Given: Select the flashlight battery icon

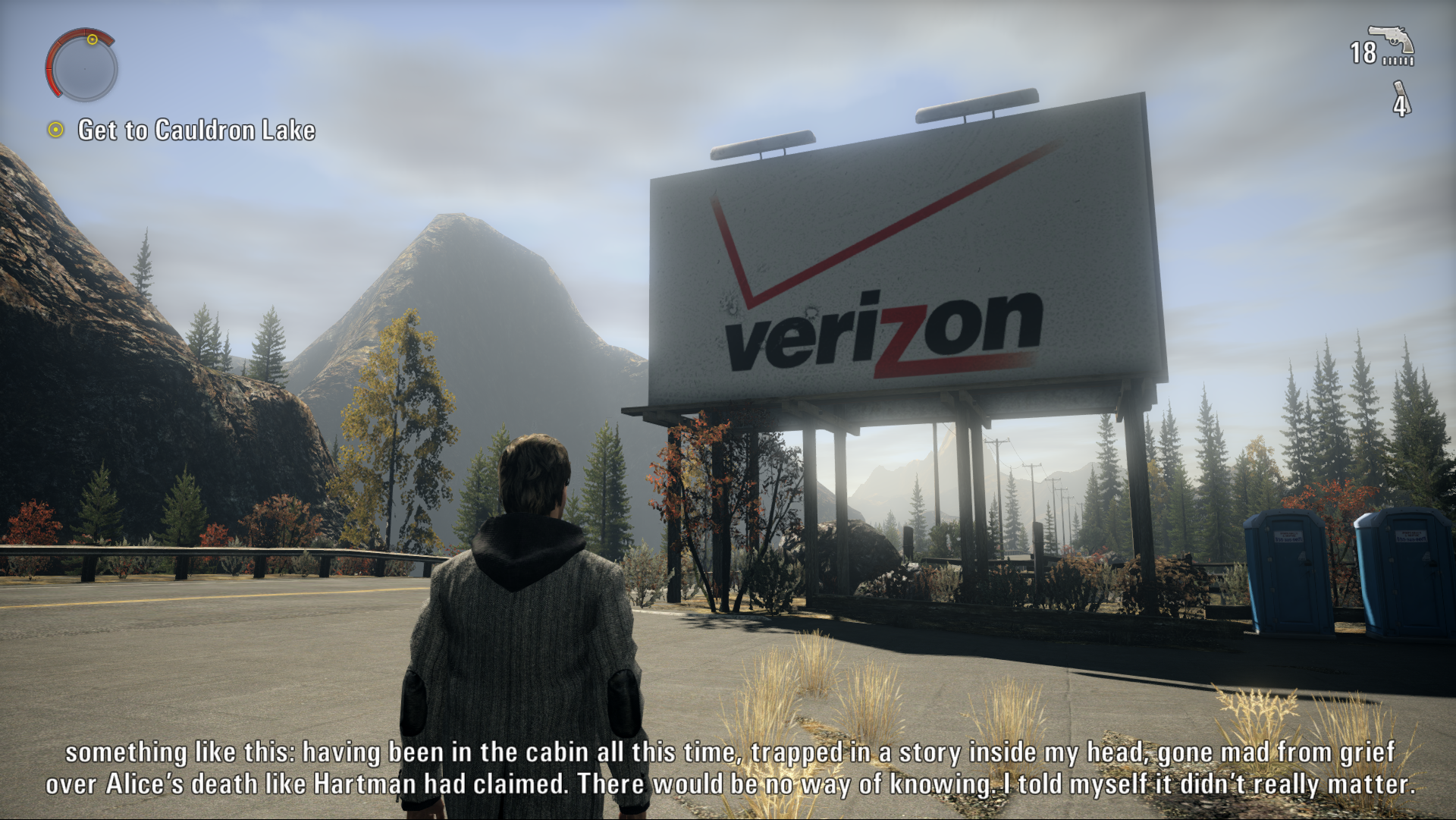Looking at the screenshot, I should (x=1401, y=98).
